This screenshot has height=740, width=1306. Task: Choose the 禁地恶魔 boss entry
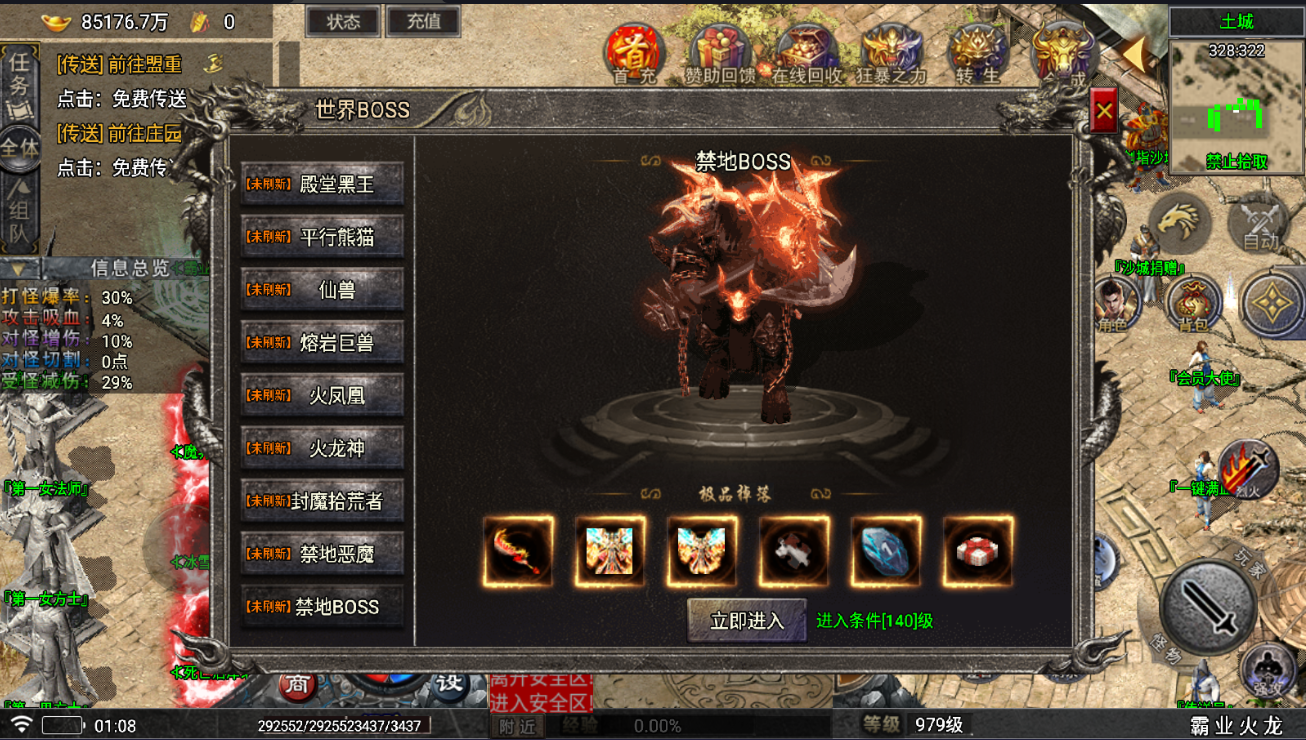[322, 554]
